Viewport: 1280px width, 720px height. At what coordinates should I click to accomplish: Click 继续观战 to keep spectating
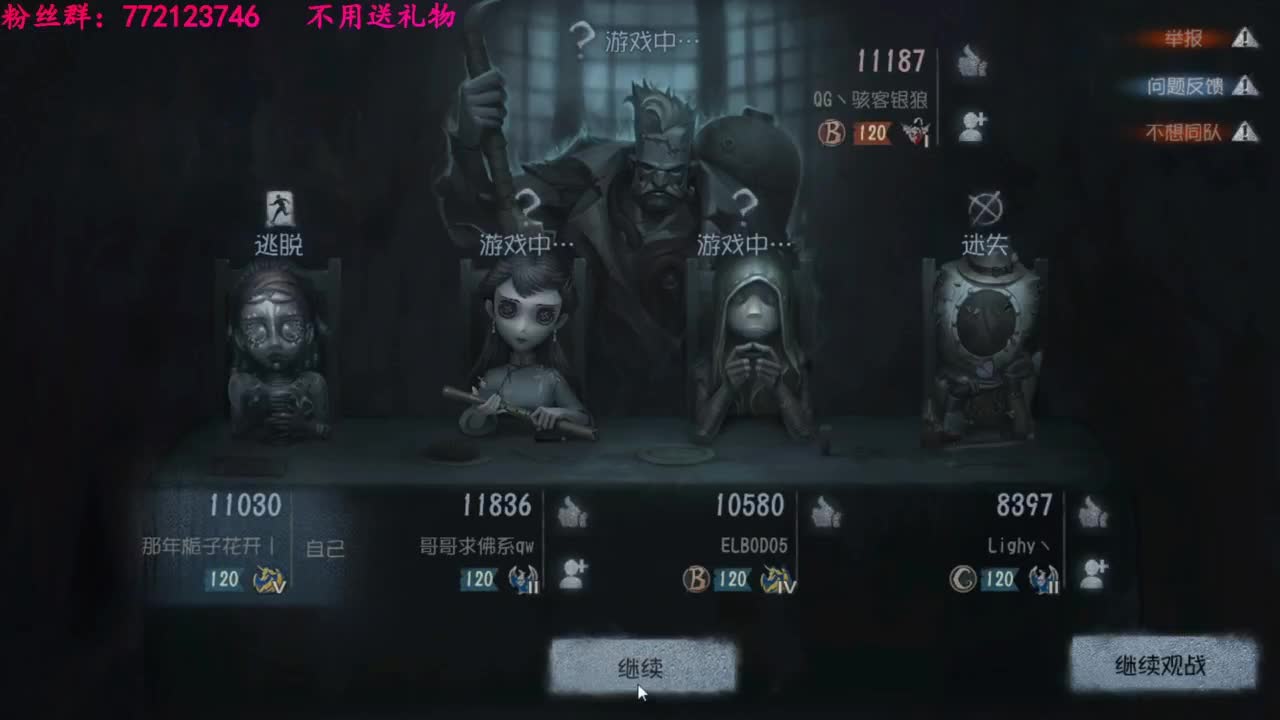[1163, 664]
